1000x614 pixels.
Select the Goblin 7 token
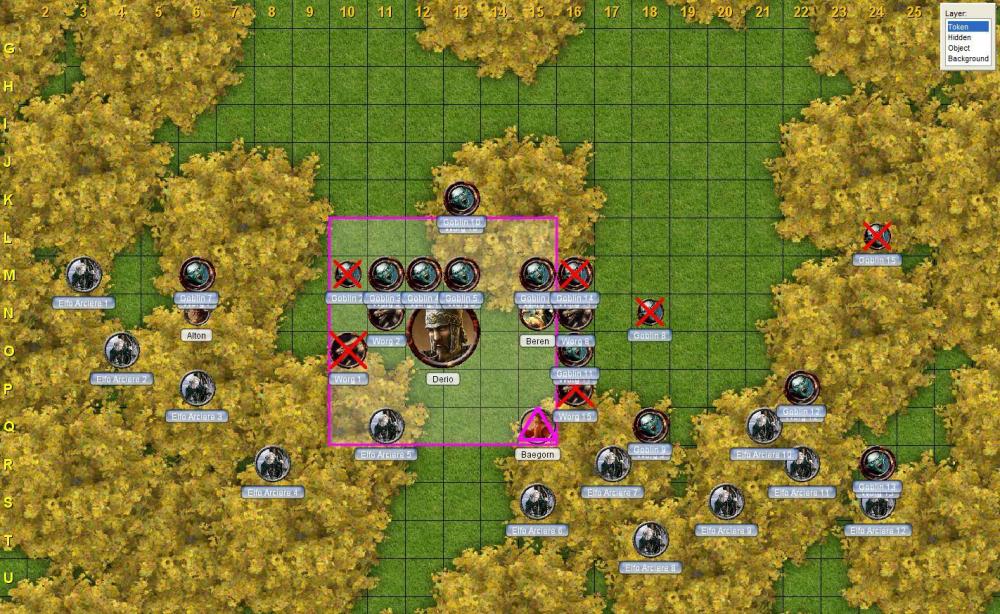pyautogui.click(x=197, y=274)
